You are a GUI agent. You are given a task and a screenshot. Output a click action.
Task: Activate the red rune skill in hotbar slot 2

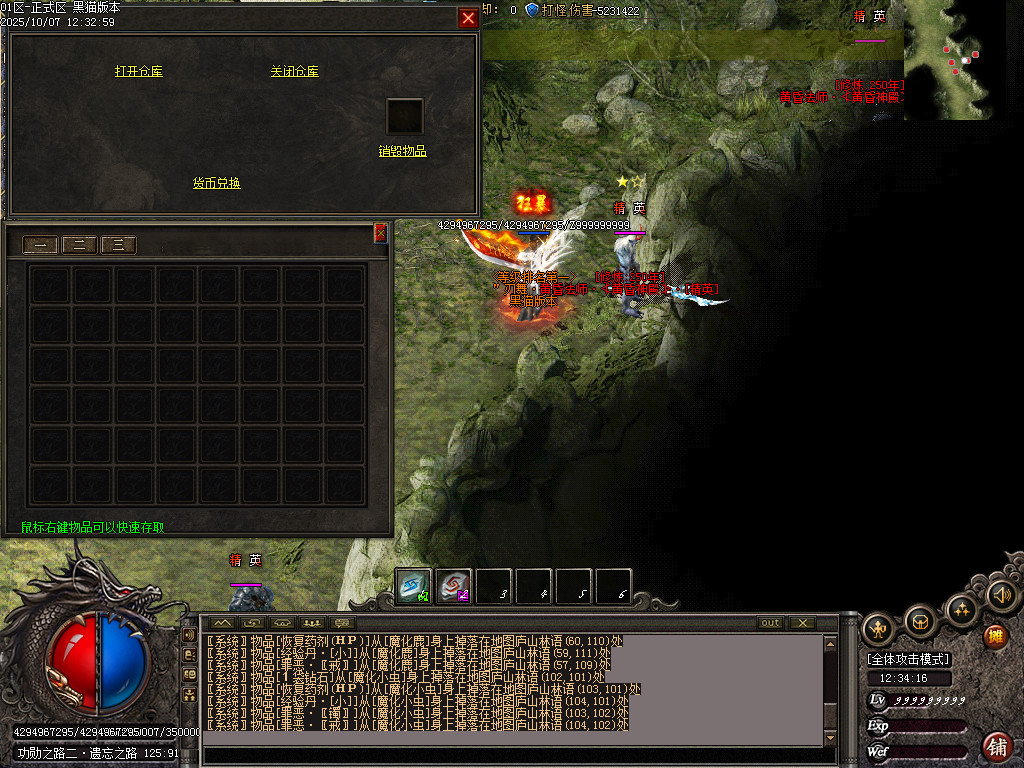453,587
